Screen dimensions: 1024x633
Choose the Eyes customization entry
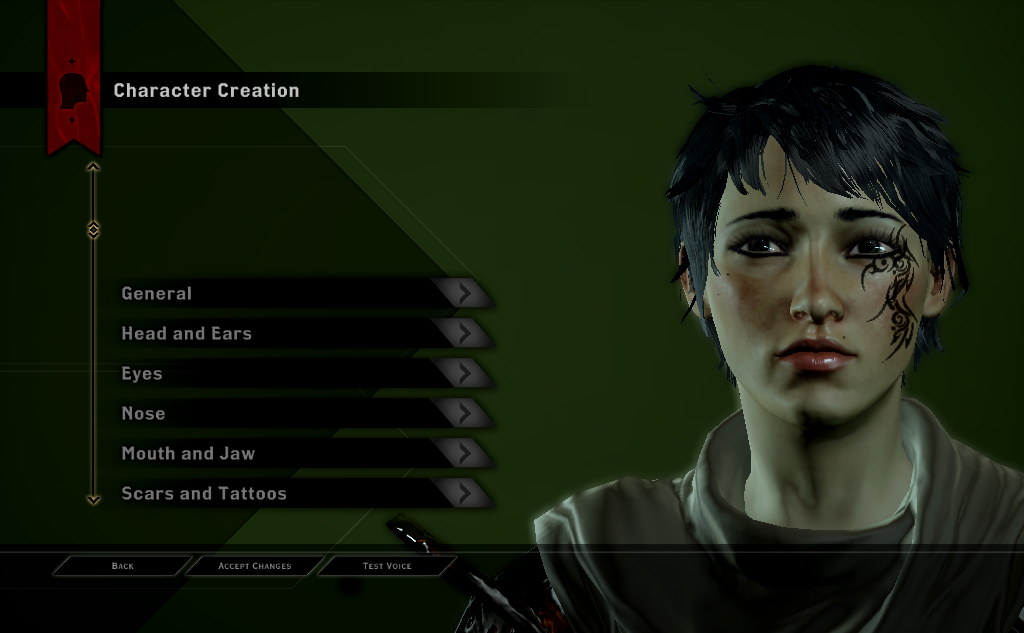click(300, 373)
